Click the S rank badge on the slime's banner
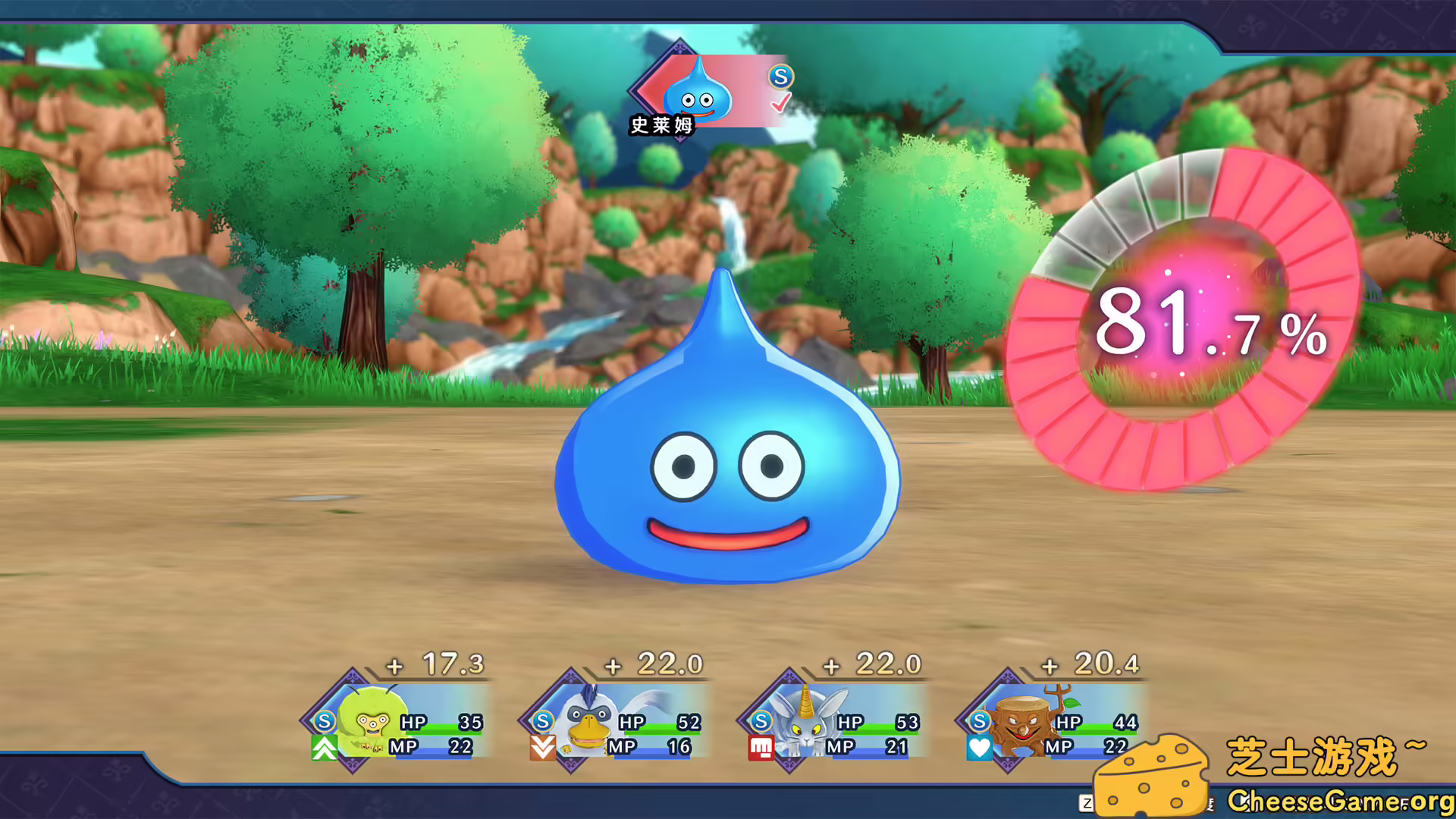 point(780,77)
